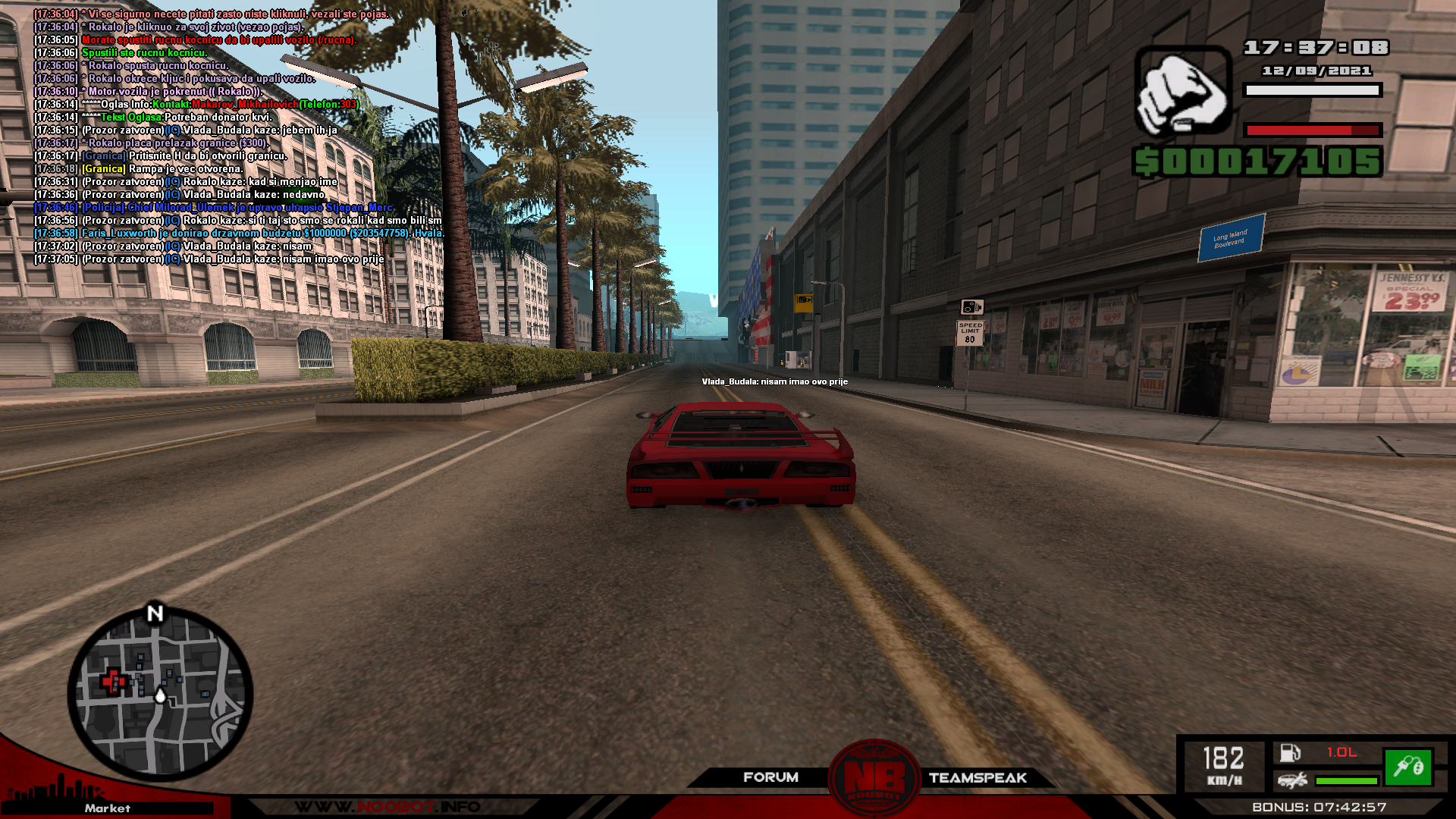
Task: Open the TEAMSPEAK link
Action: coord(977,777)
